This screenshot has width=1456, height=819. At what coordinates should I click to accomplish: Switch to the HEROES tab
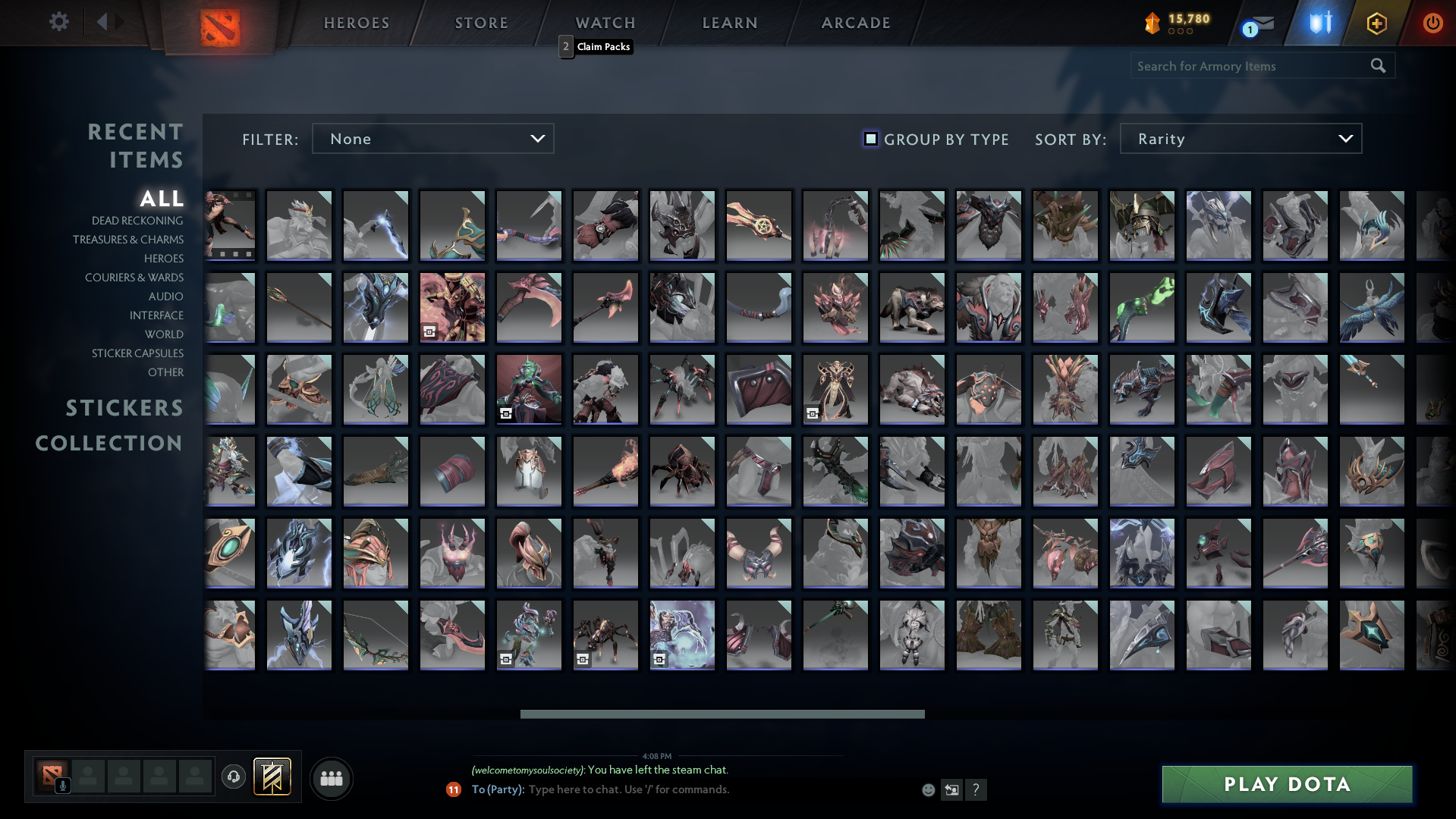click(356, 22)
